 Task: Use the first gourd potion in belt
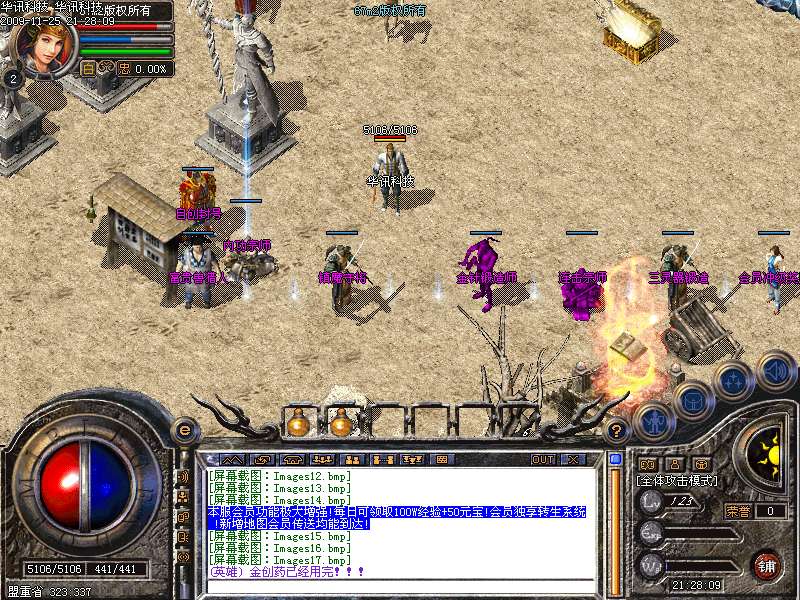click(297, 423)
